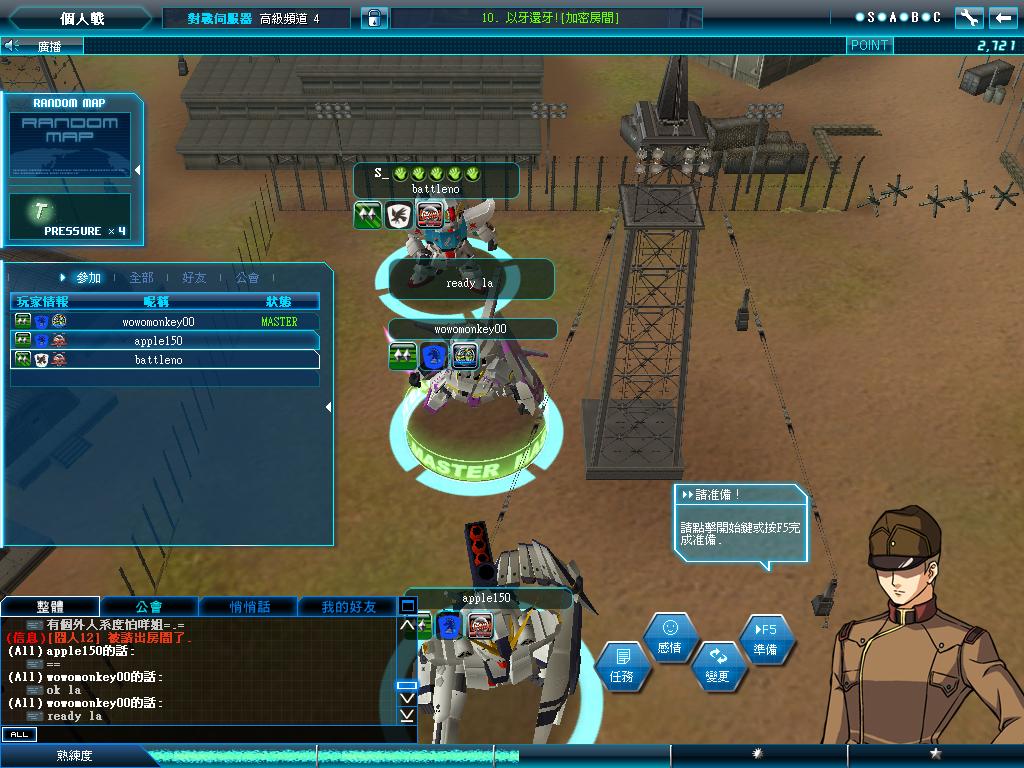Open the wrench settings button
Image resolution: width=1024 pixels, height=768 pixels.
point(968,17)
